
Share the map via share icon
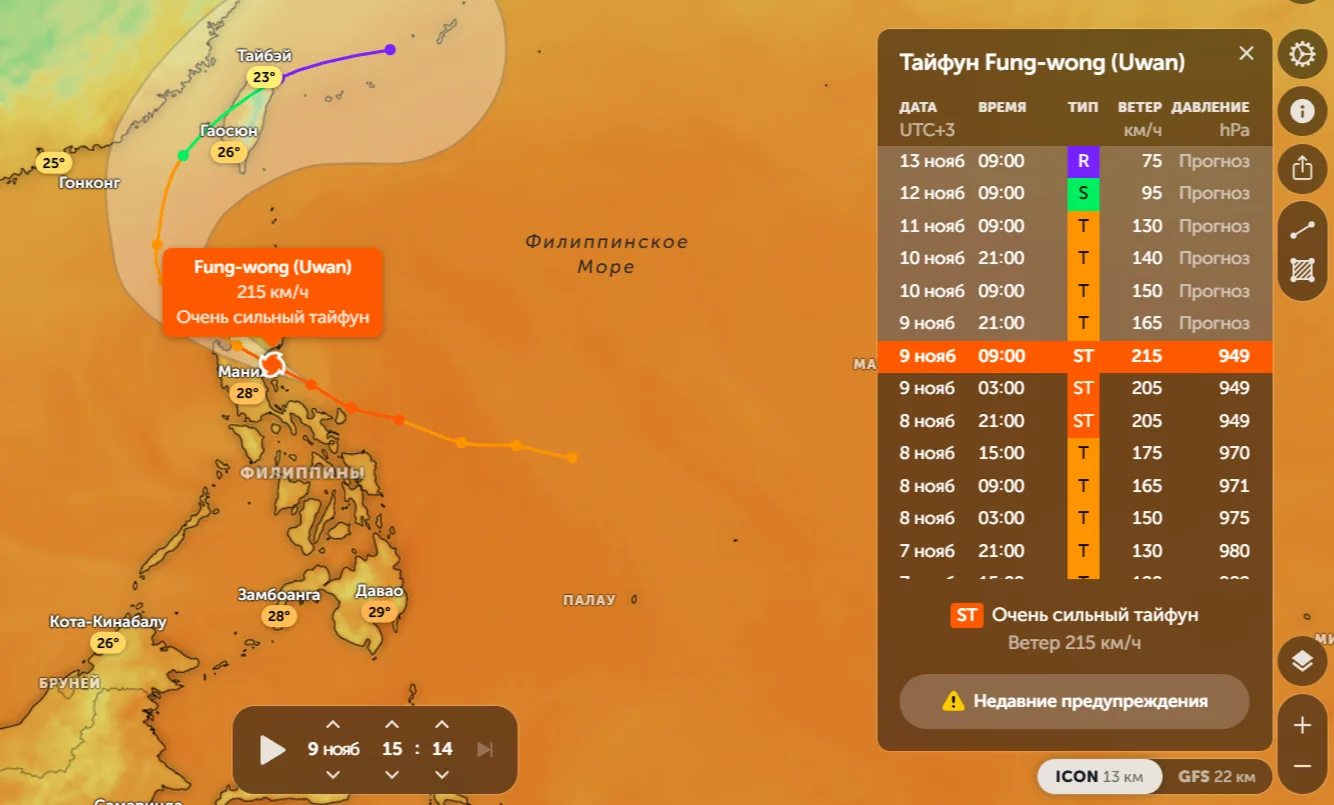tap(1302, 168)
